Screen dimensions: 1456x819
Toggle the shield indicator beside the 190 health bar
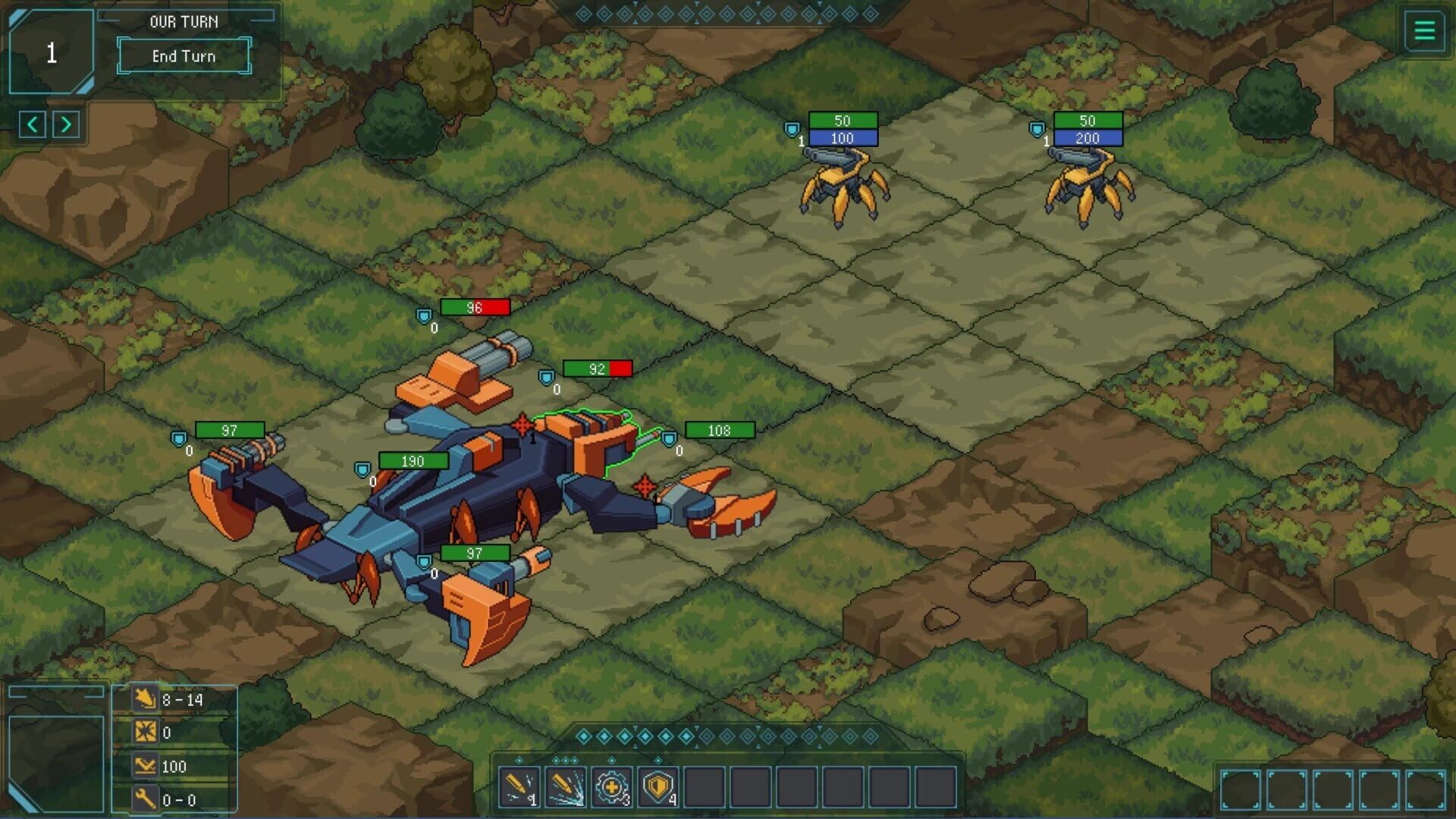[362, 469]
